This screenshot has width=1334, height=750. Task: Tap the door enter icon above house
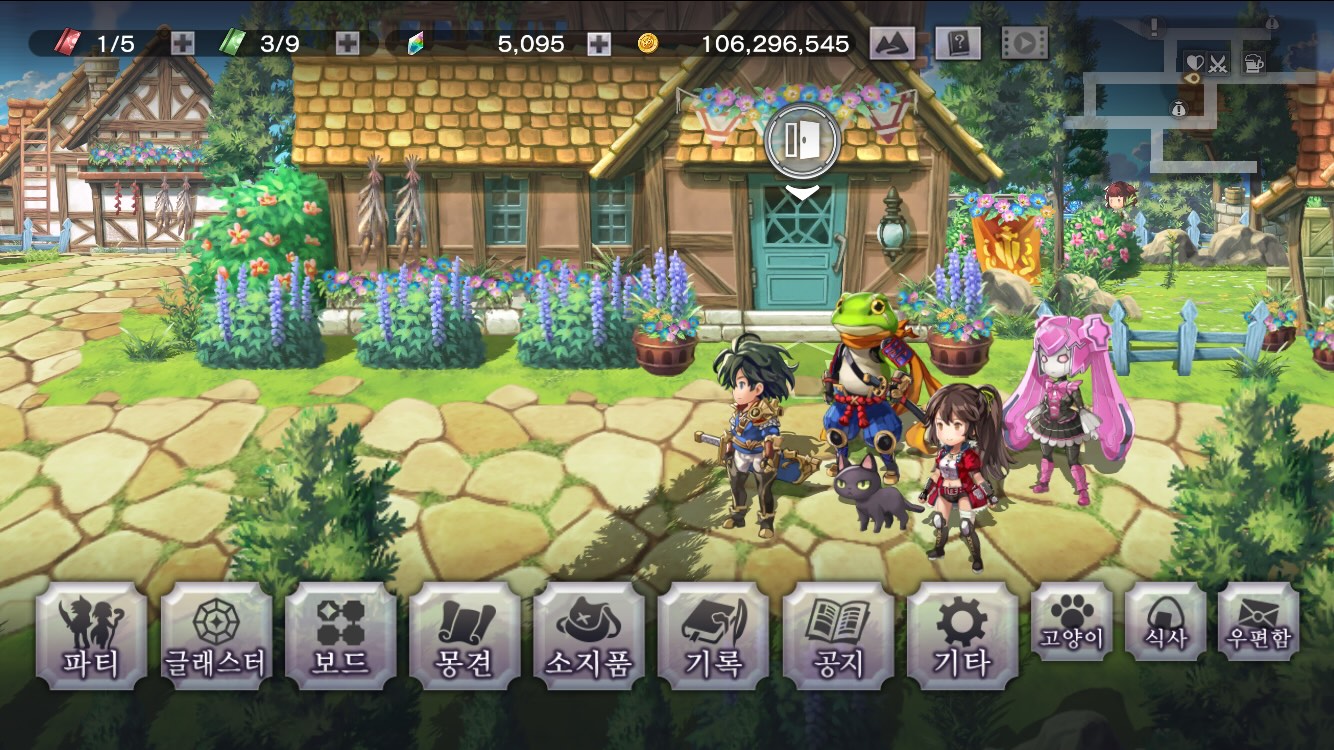click(801, 141)
